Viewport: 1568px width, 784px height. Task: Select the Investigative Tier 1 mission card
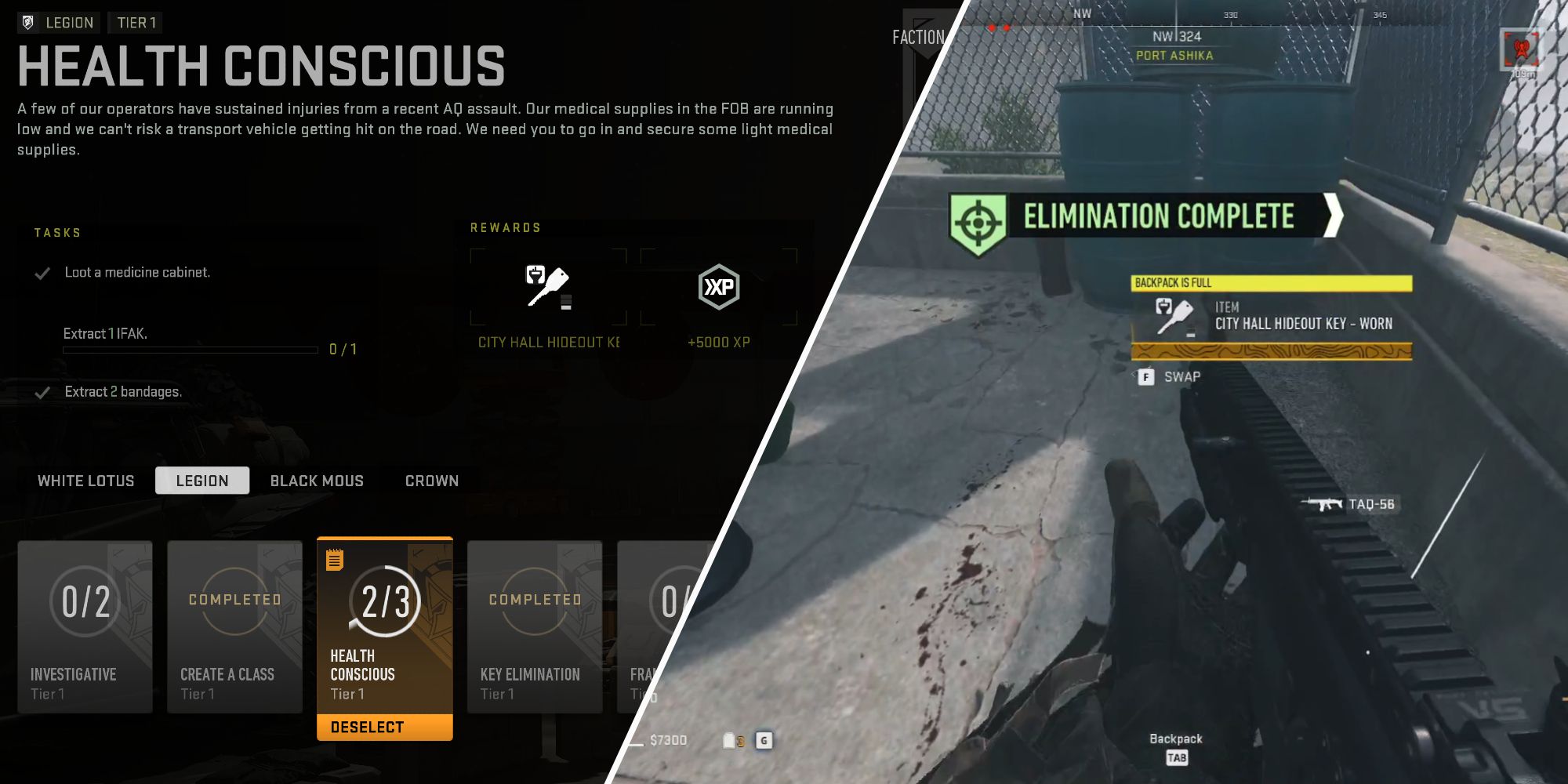coord(85,627)
